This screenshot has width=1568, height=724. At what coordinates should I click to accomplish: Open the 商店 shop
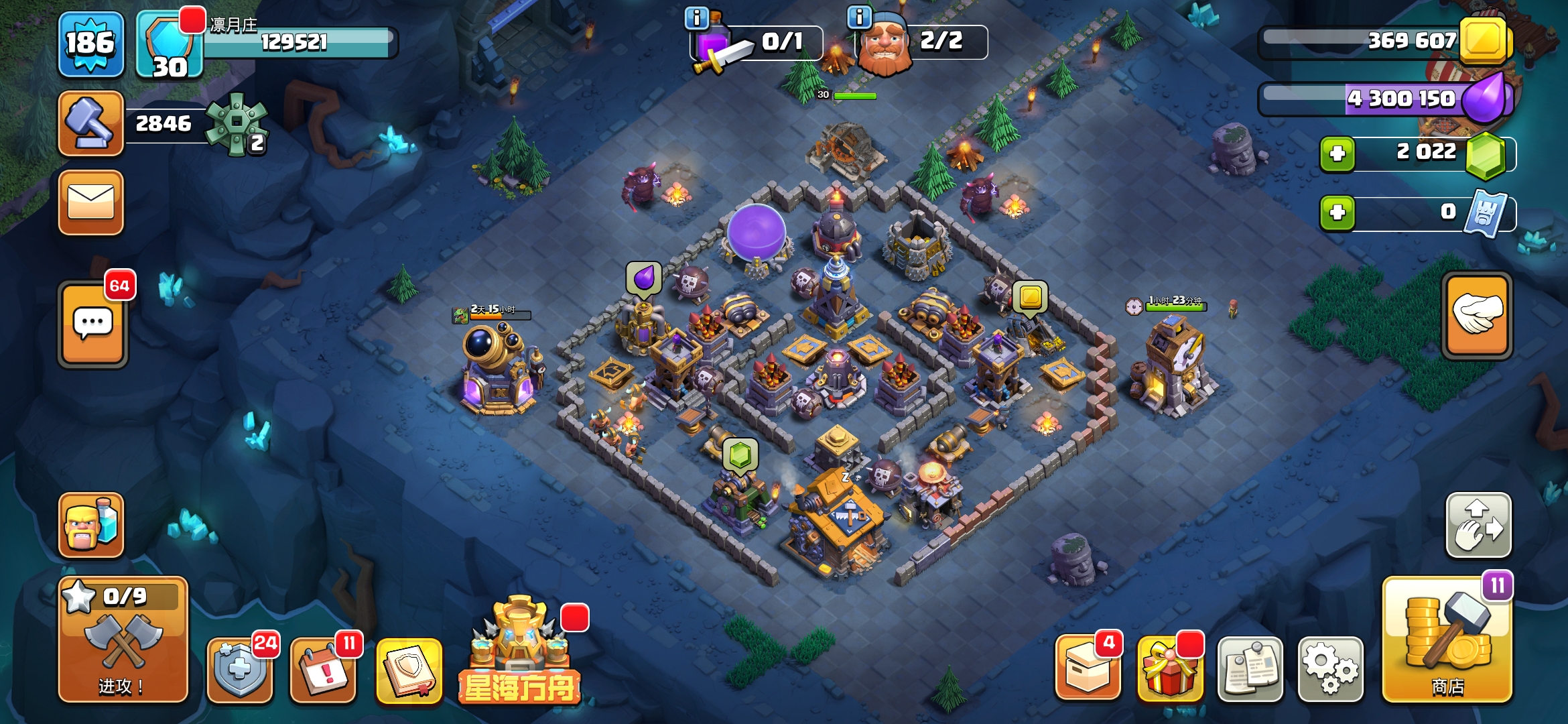coord(1447,640)
